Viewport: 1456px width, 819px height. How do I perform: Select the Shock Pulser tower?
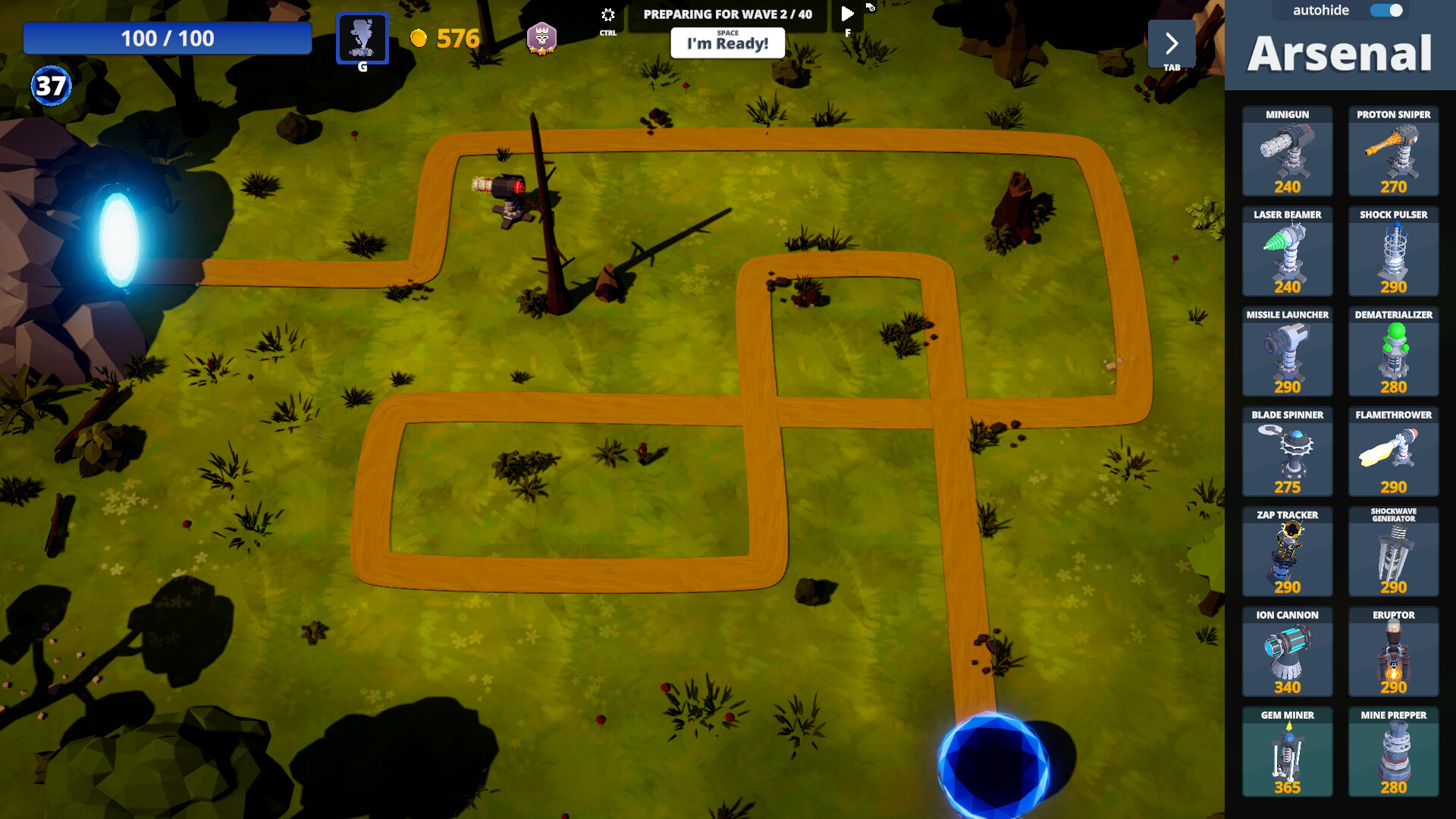[x=1394, y=252]
